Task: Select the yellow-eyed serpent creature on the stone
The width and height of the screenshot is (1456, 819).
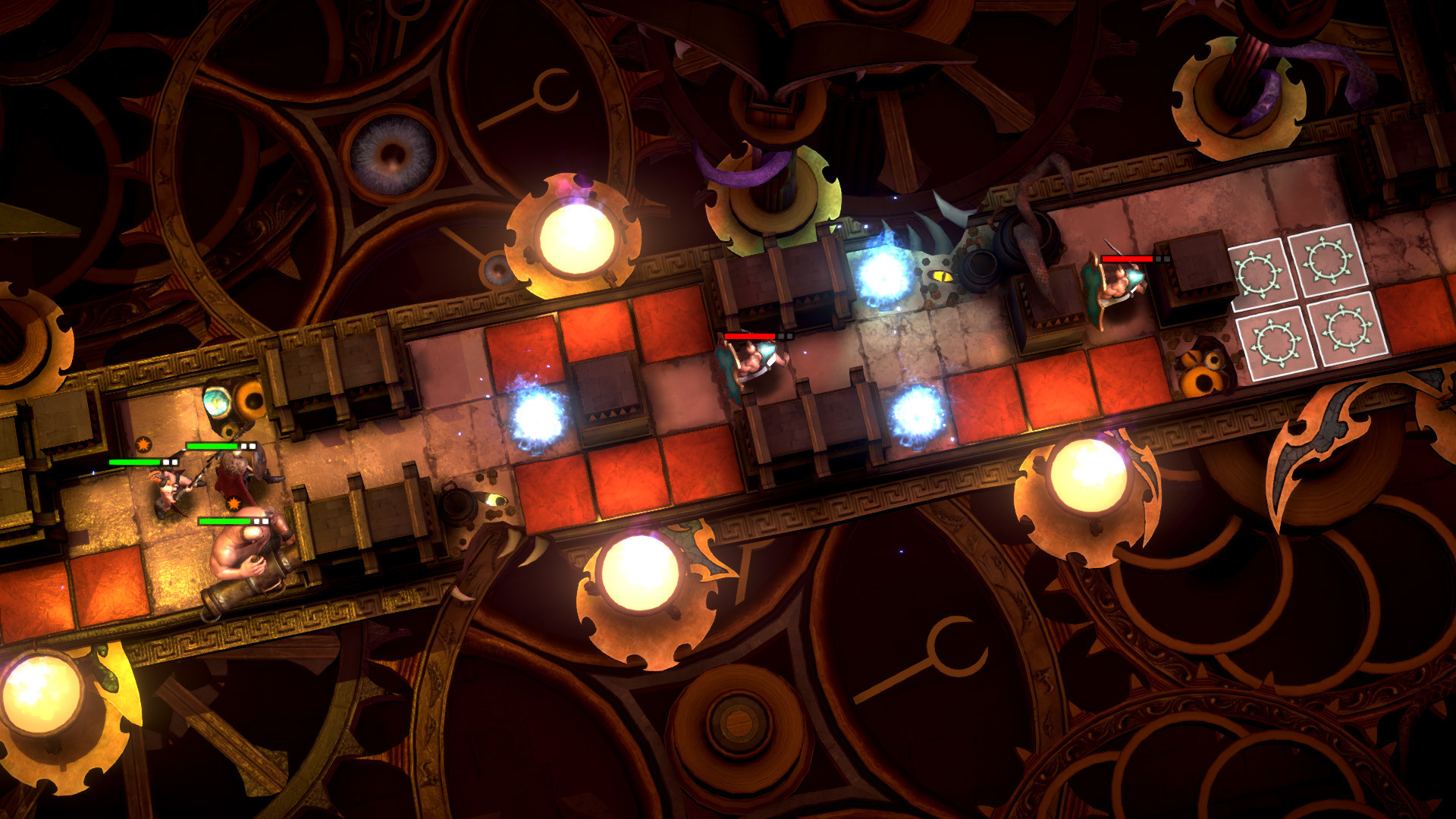Action: [x=943, y=275]
